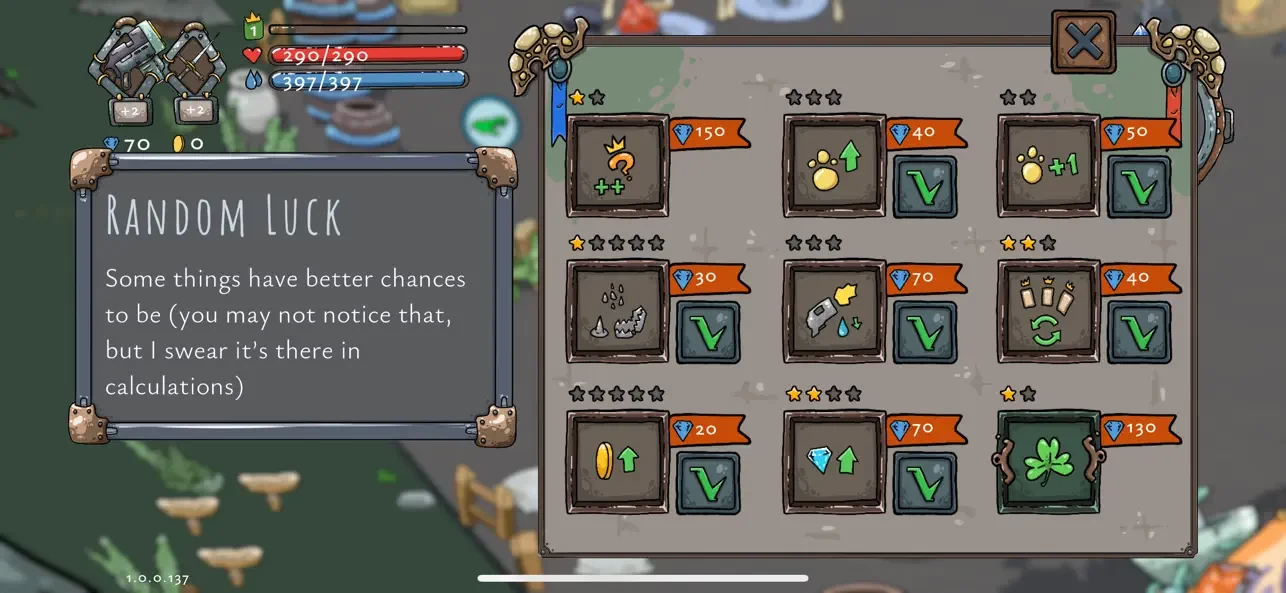Click the green check beside the gun water-drop upgrade

tap(924, 333)
